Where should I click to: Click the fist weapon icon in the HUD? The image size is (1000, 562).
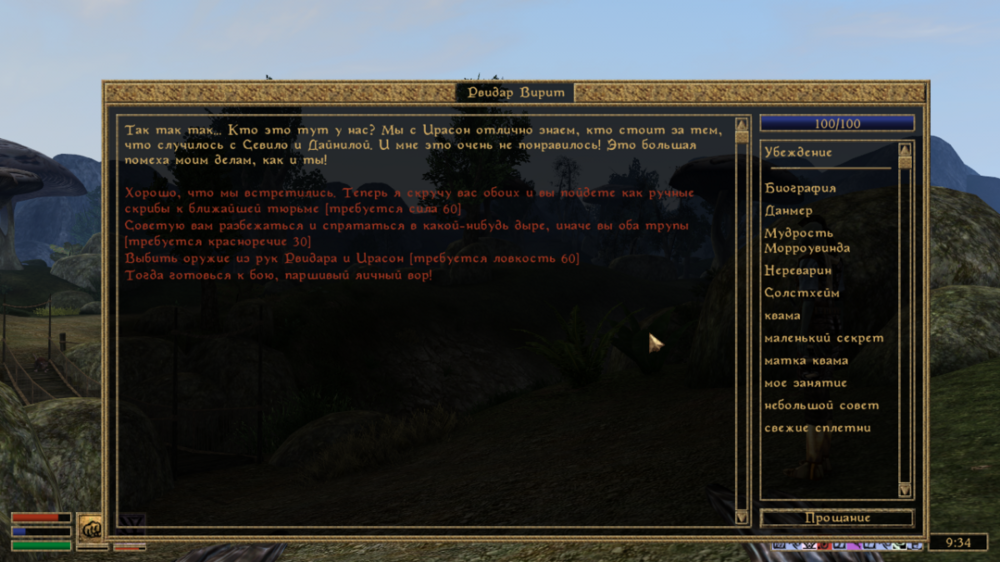(92, 527)
